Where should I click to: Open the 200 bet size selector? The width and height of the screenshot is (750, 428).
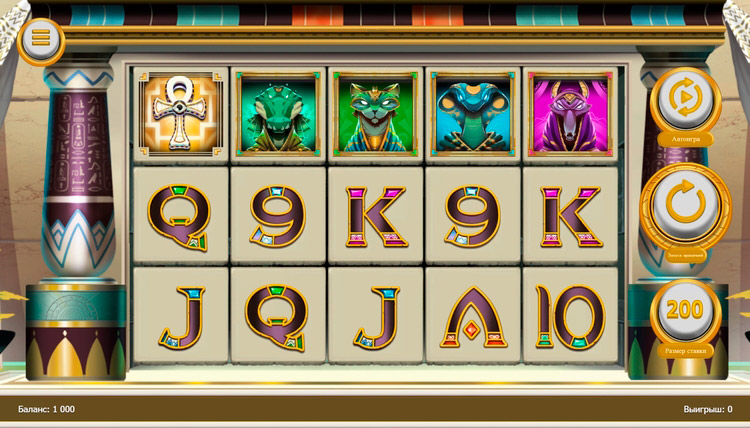coord(685,311)
